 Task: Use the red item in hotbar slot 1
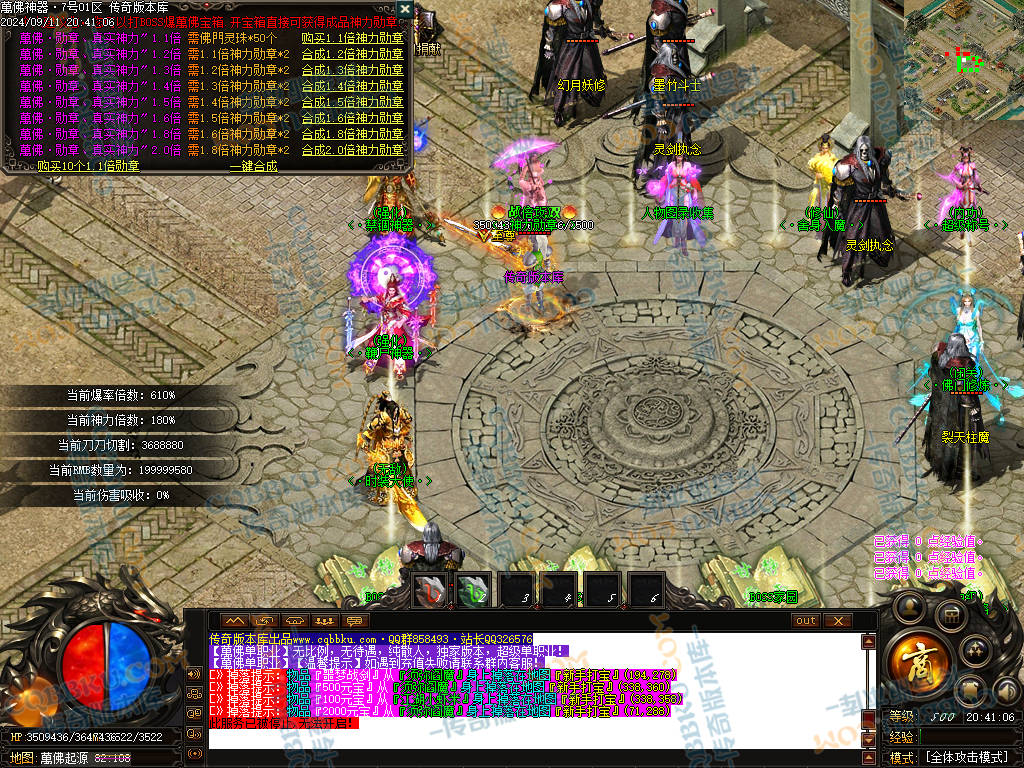click(x=431, y=591)
